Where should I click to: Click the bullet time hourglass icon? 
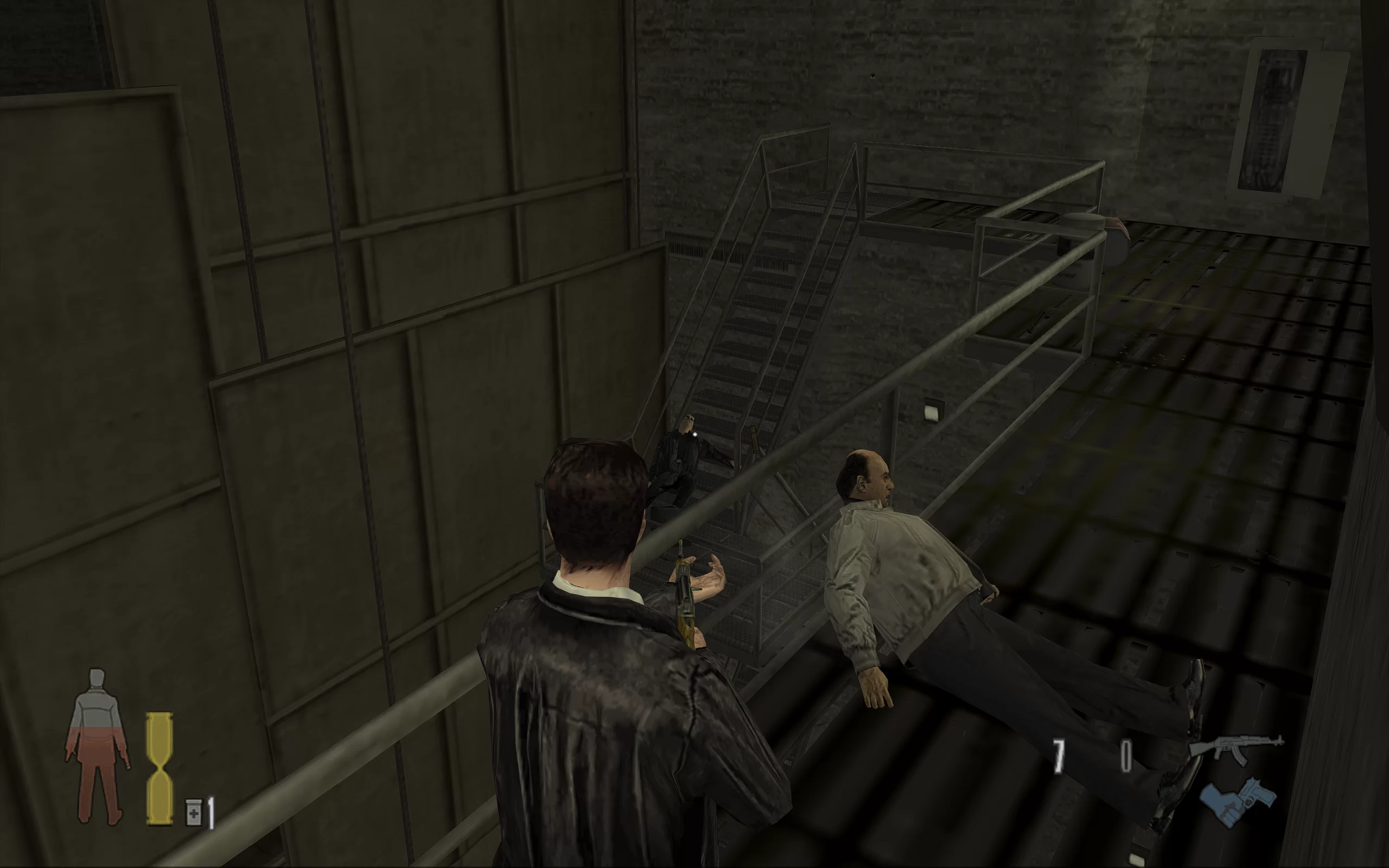tap(159, 768)
